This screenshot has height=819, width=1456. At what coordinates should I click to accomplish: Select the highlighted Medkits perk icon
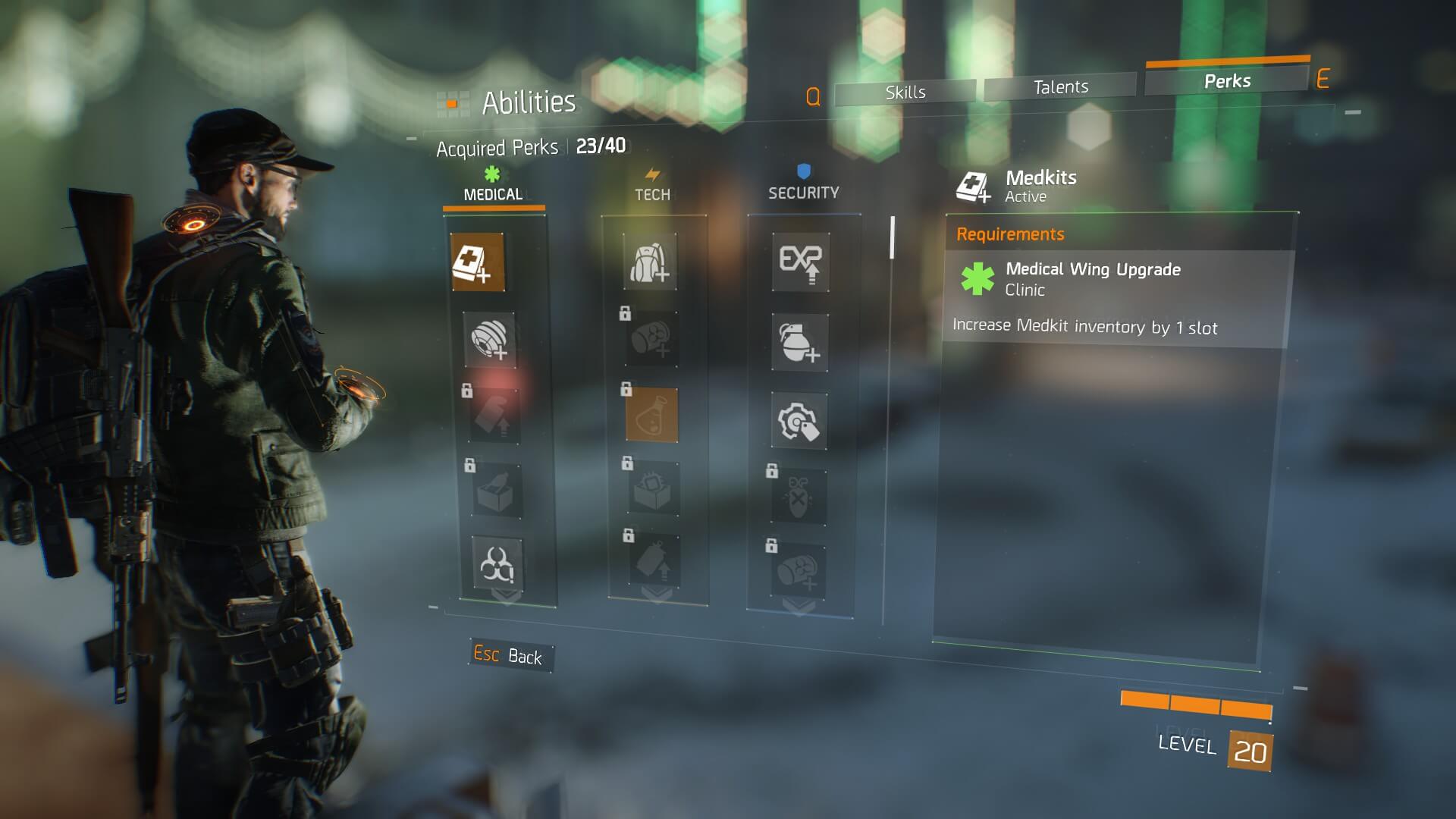click(478, 262)
